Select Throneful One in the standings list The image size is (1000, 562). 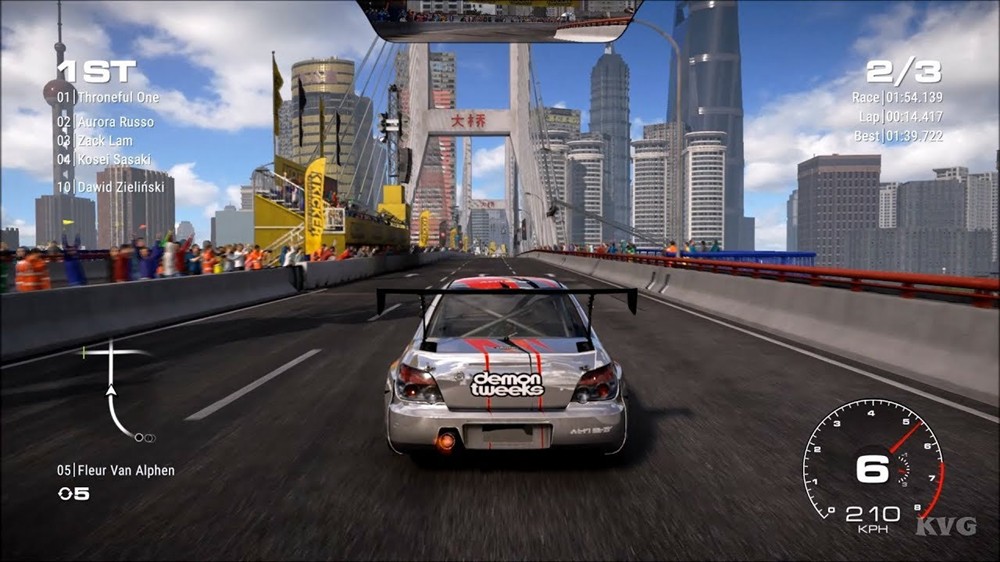(x=108, y=98)
